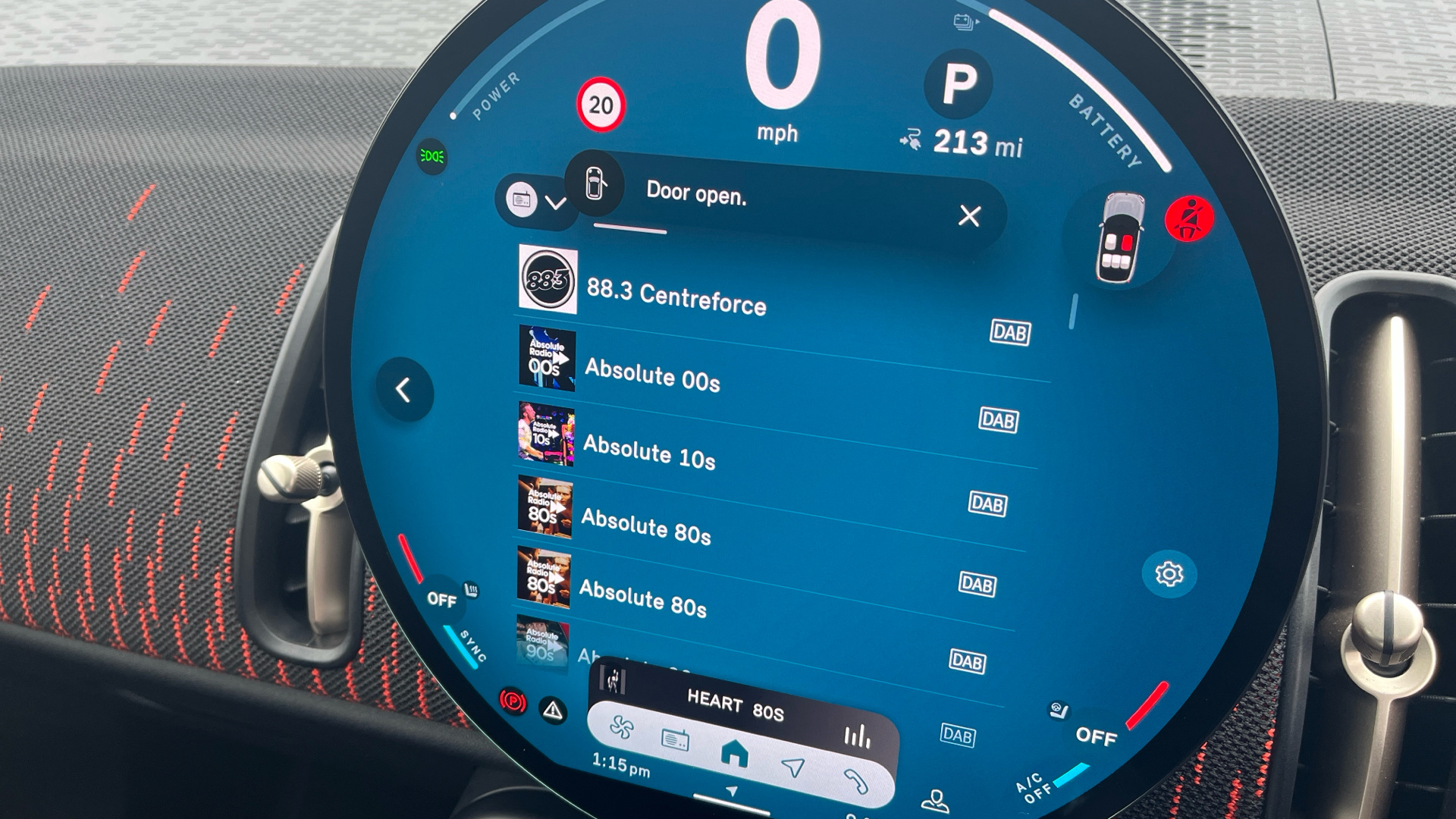1456x819 pixels.
Task: Open the radio source dropdown
Action: (537, 201)
